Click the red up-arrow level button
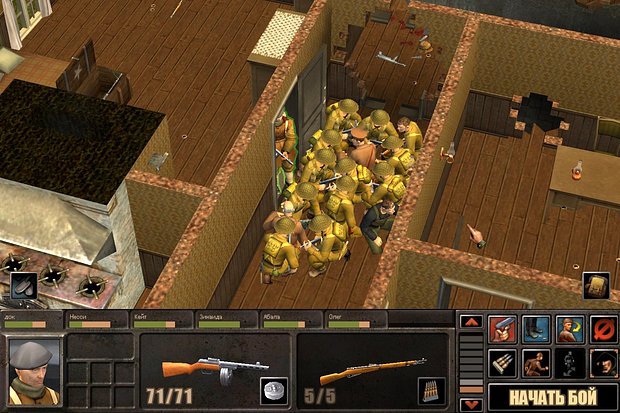The height and width of the screenshot is (413, 620). (x=471, y=322)
